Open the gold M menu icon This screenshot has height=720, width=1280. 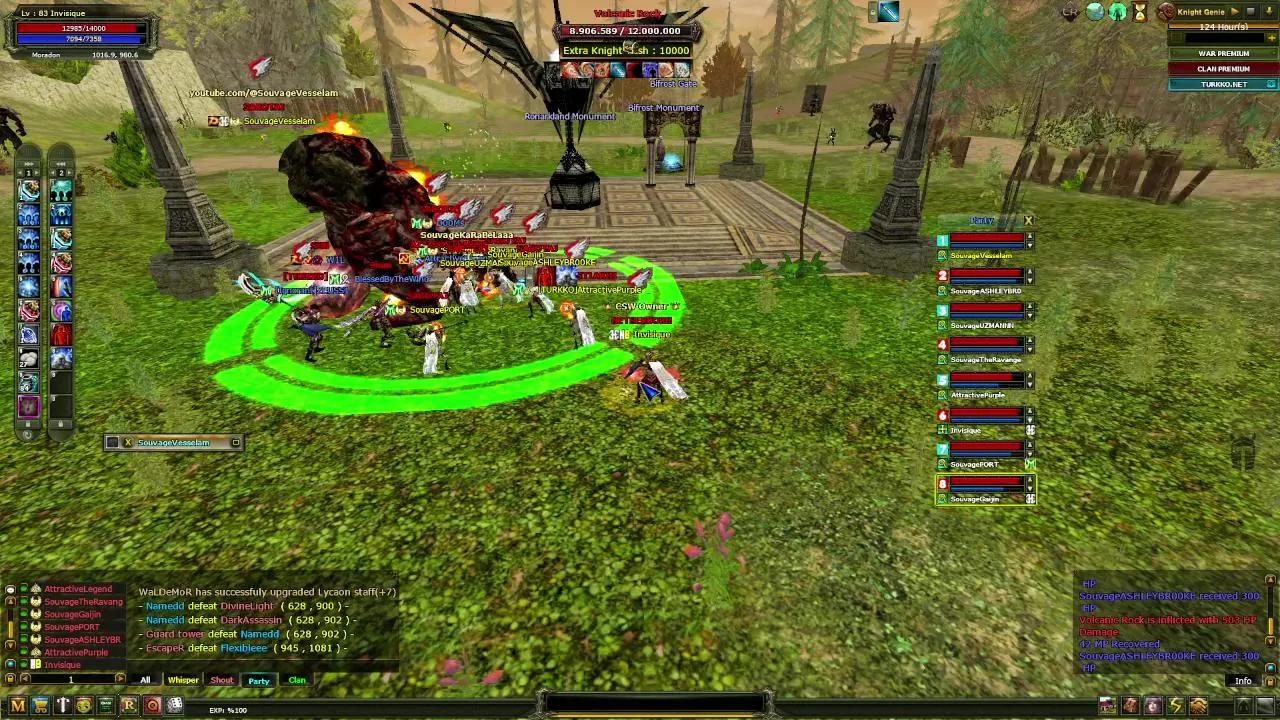[18, 706]
